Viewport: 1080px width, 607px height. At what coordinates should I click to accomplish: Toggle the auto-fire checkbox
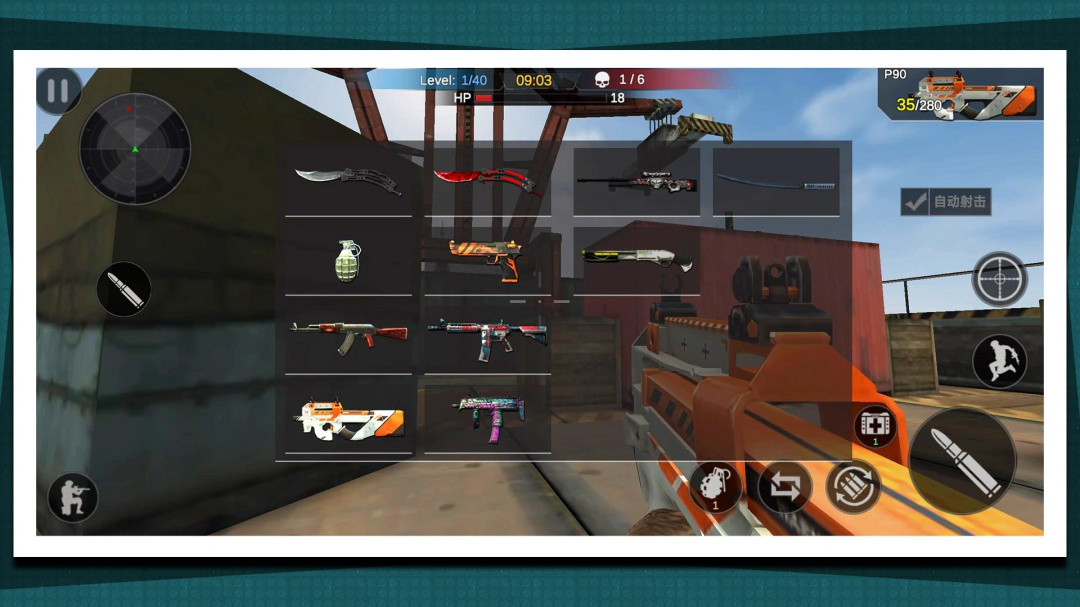[914, 202]
